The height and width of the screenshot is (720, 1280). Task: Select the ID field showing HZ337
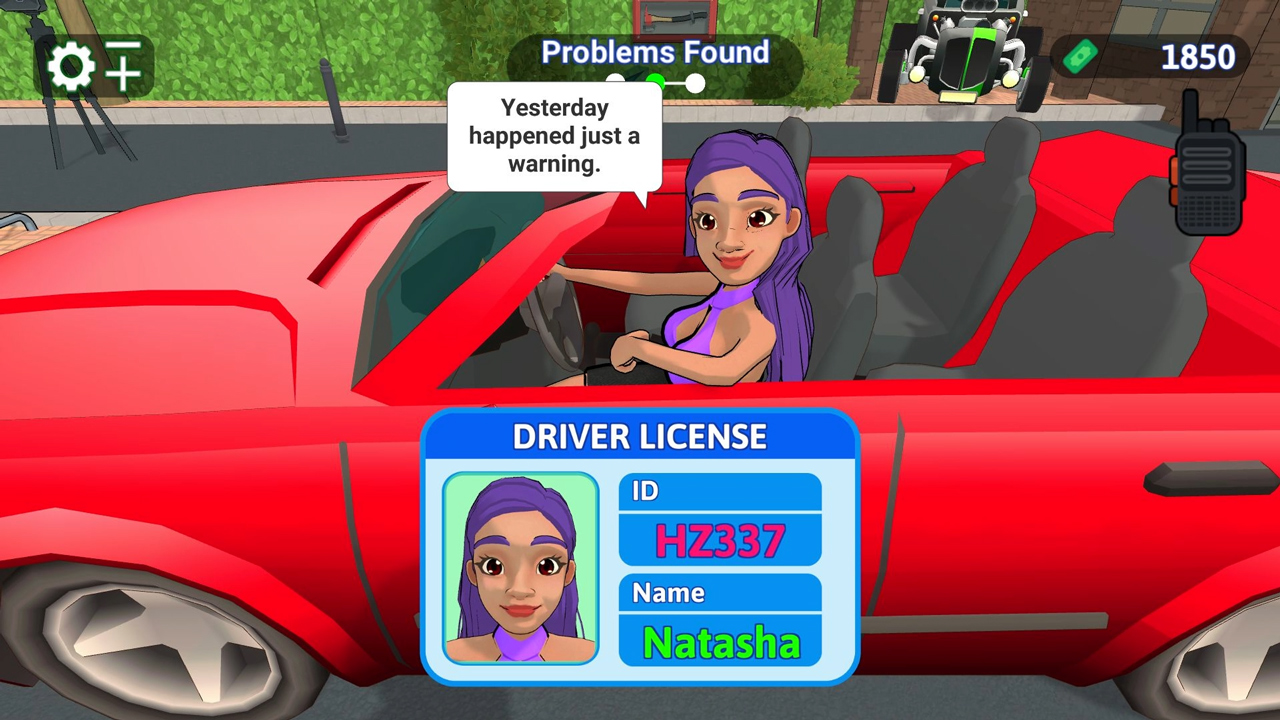click(719, 540)
